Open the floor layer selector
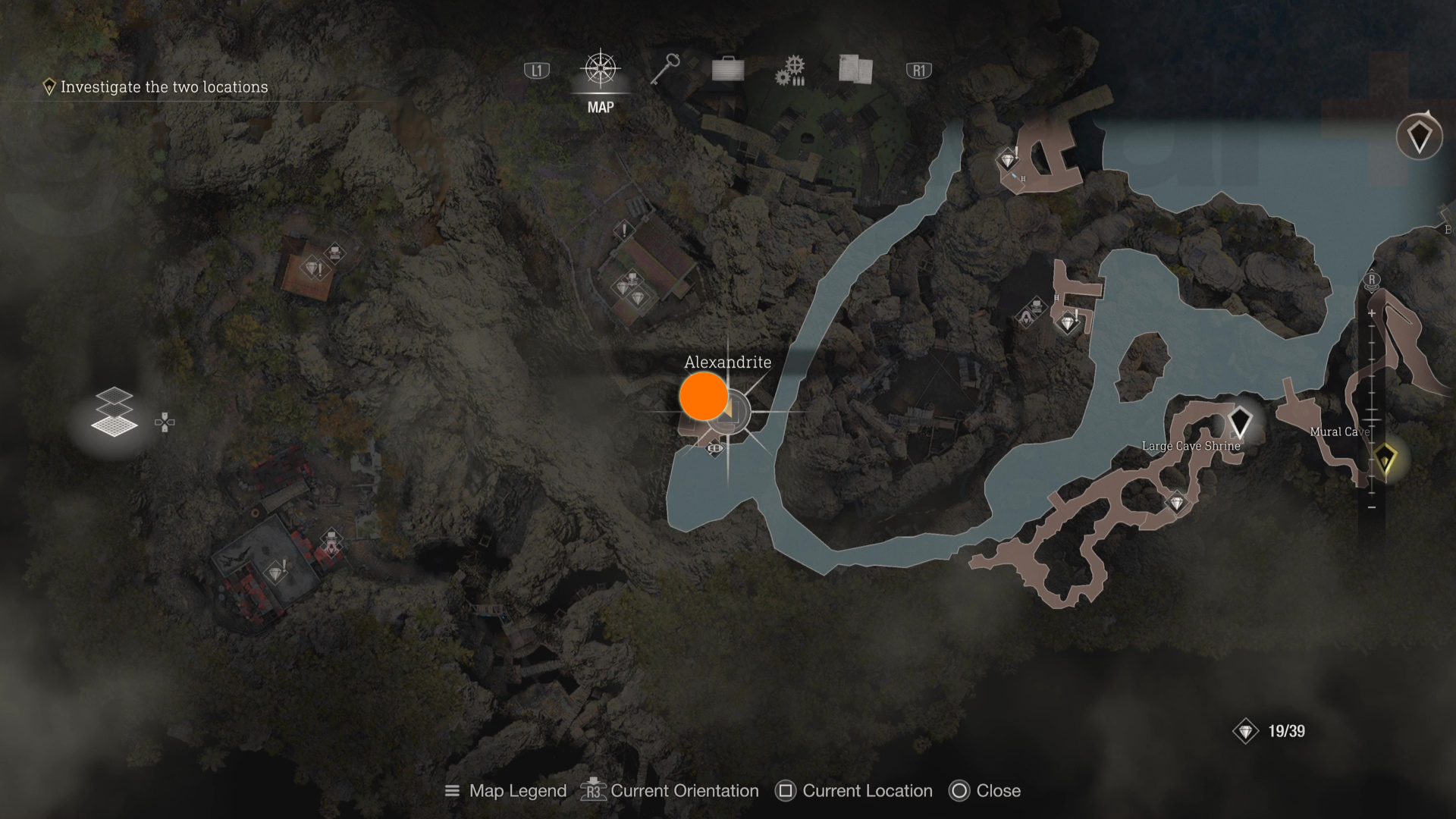The width and height of the screenshot is (1456, 819). [114, 413]
